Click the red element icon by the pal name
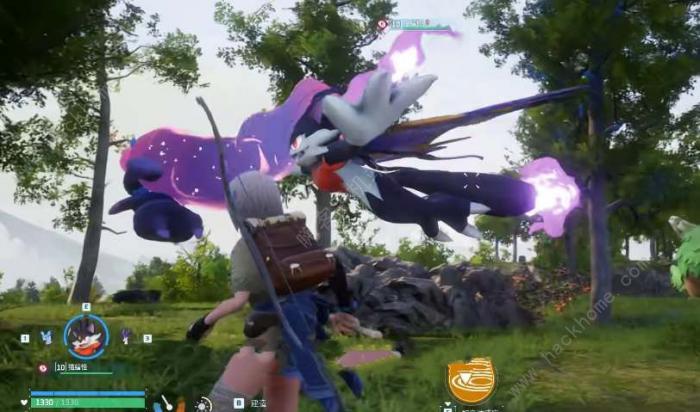Image resolution: width=700 pixels, height=412 pixels. click(42, 368)
